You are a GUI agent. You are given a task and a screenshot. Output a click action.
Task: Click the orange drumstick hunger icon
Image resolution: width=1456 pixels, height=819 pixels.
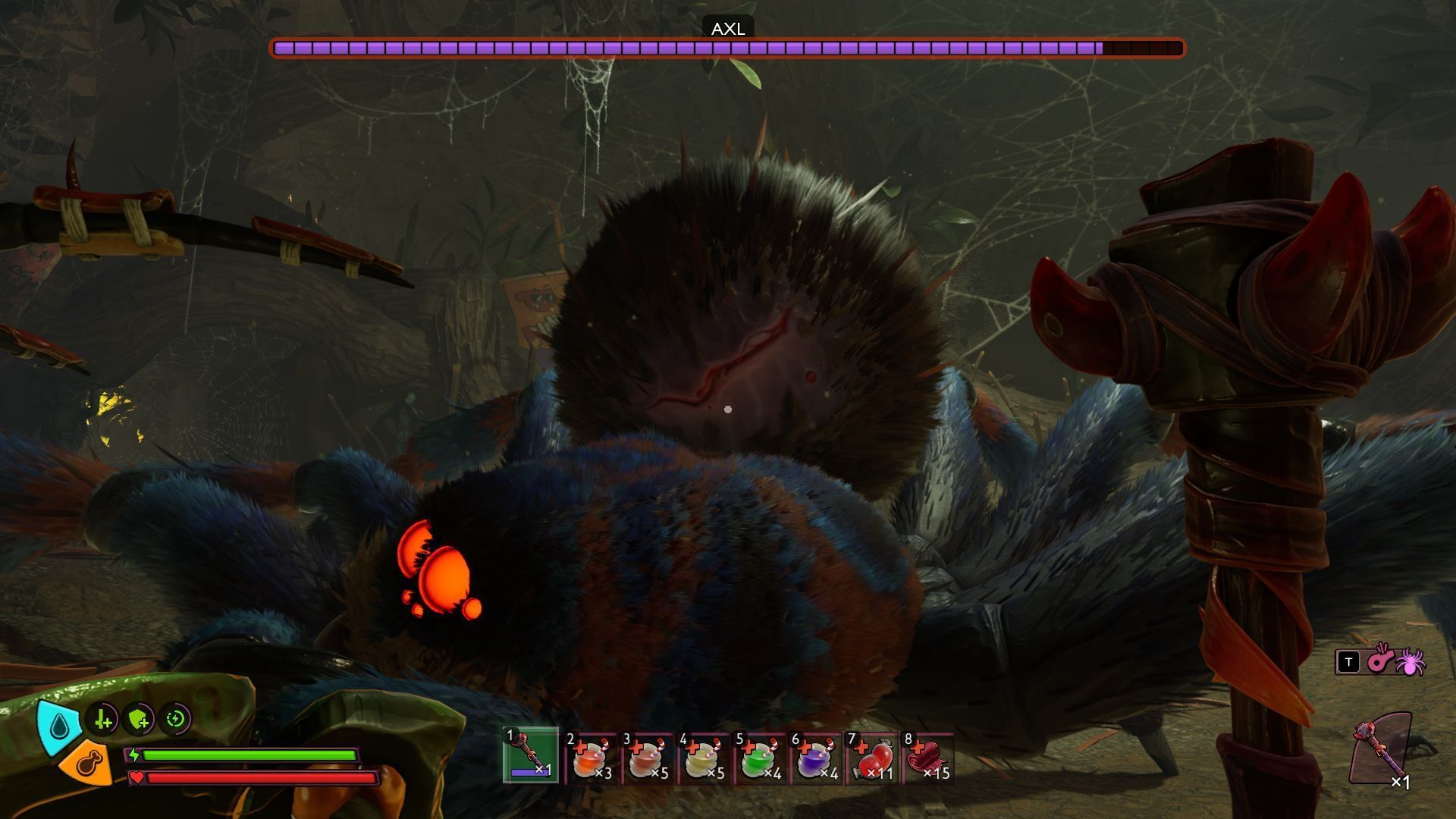pos(86,764)
